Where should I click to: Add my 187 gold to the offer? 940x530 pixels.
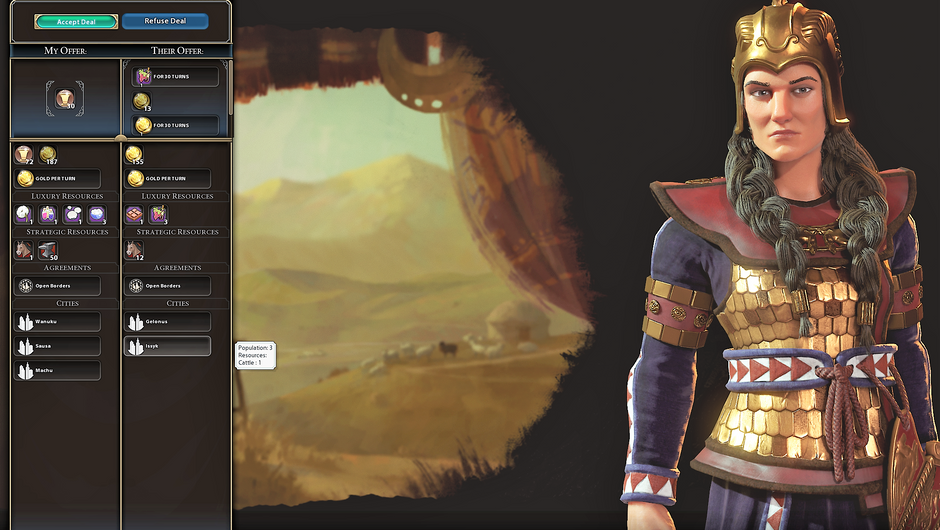pyautogui.click(x=48, y=154)
